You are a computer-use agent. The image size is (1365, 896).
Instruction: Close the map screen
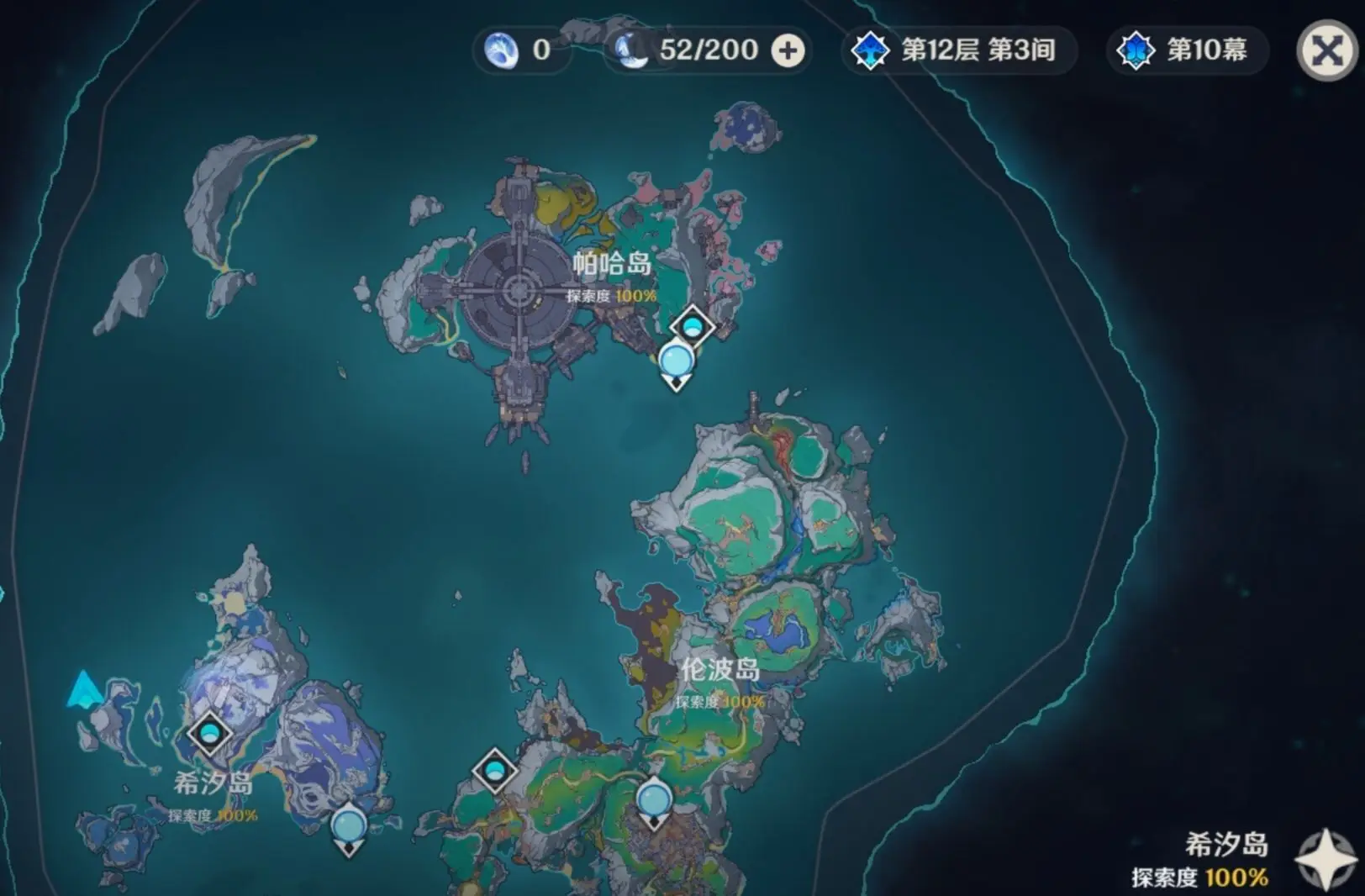tap(1327, 50)
